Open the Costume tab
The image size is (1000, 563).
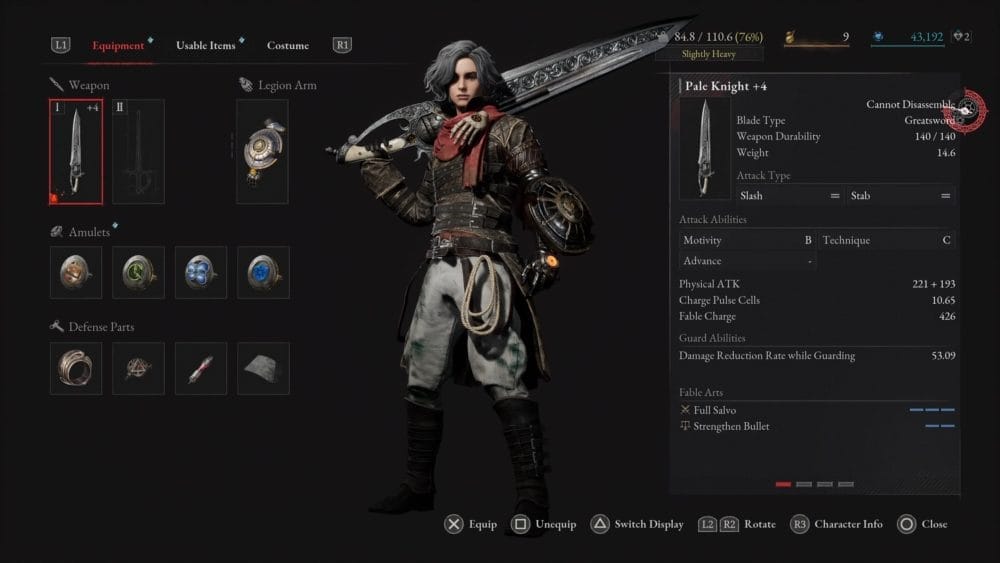288,45
